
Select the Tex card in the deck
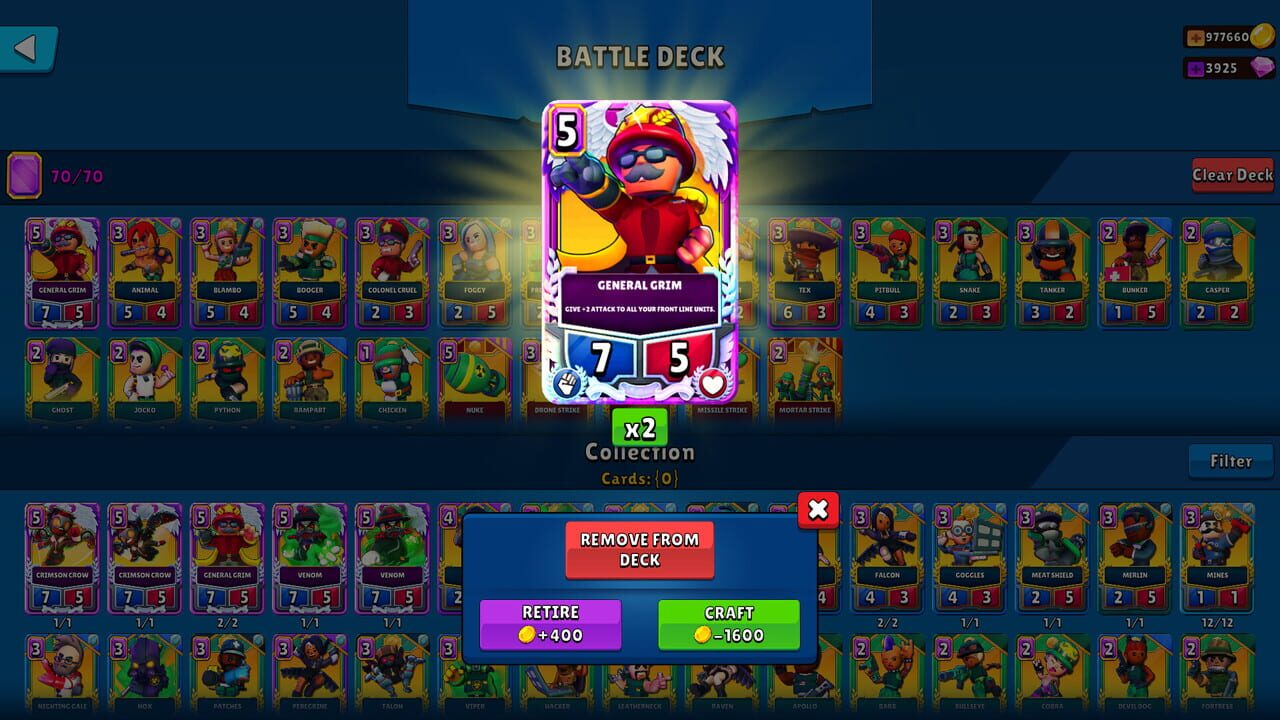(806, 270)
